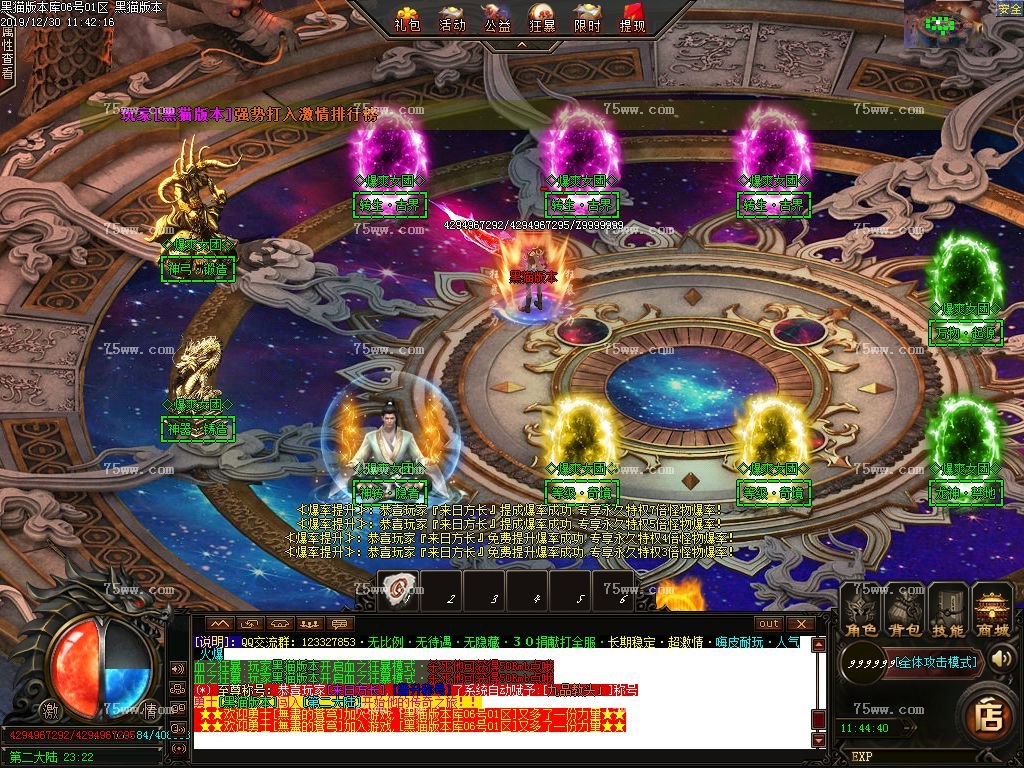Open the 商城 mall shop
1024x768 pixels.
(x=993, y=612)
